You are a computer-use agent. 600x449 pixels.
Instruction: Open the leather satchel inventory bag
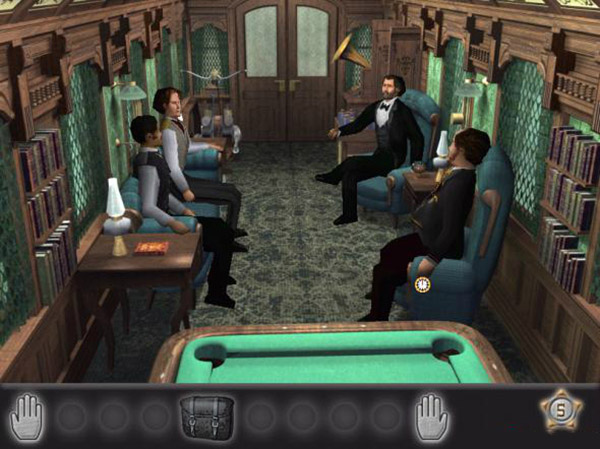coord(207,414)
